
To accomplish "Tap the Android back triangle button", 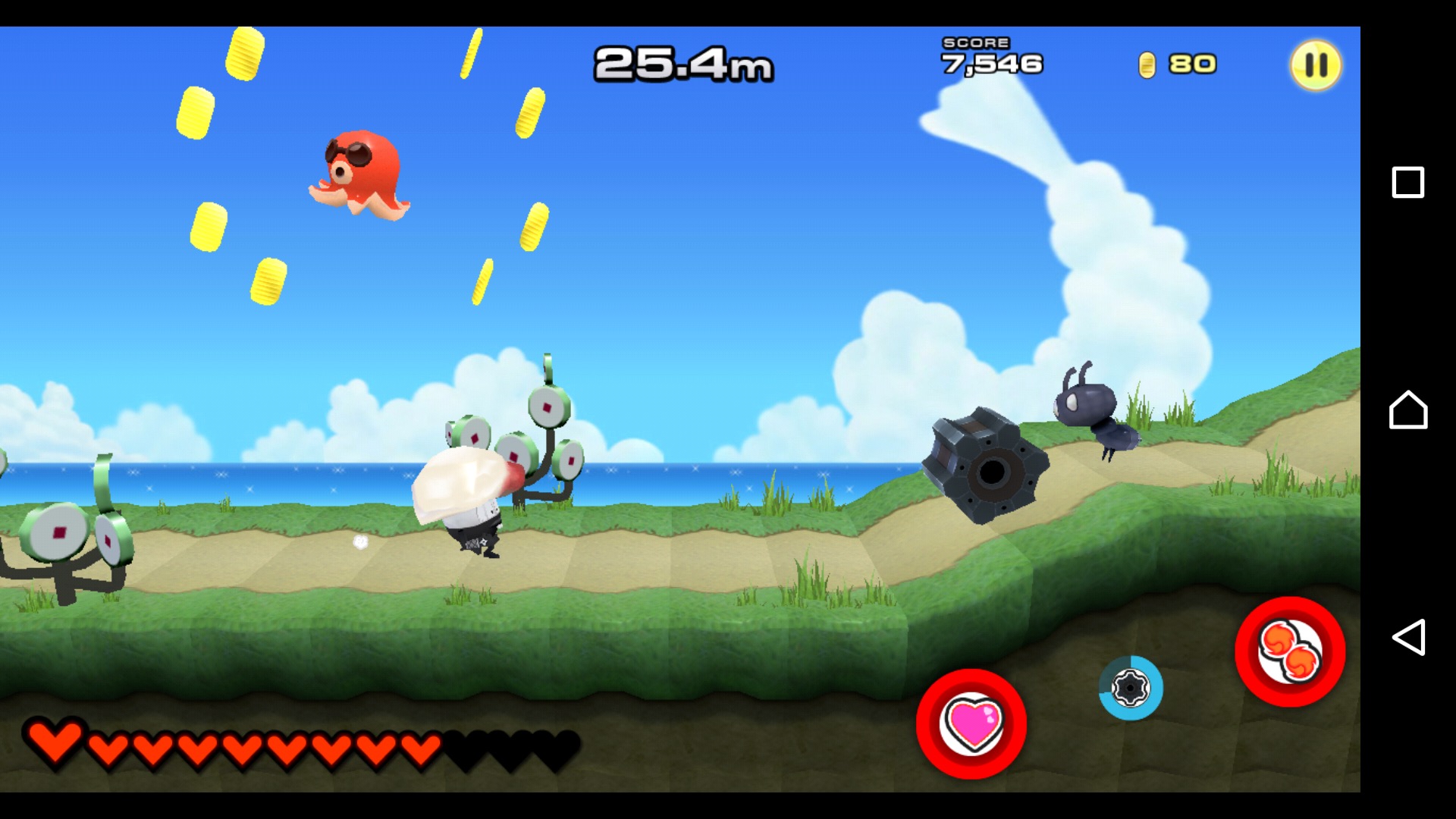I will 1407,637.
